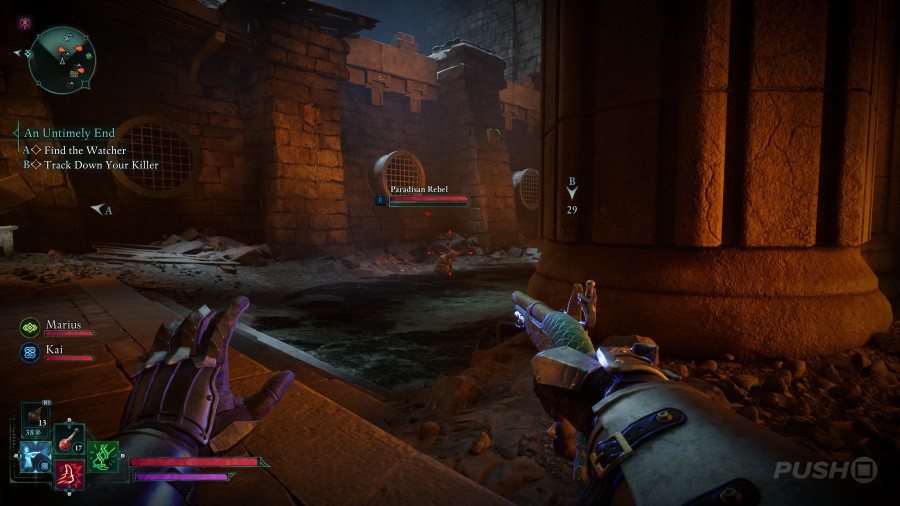This screenshot has width=900, height=506.
Task: Choose the Track Down Your Killer objective
Action: (101, 164)
